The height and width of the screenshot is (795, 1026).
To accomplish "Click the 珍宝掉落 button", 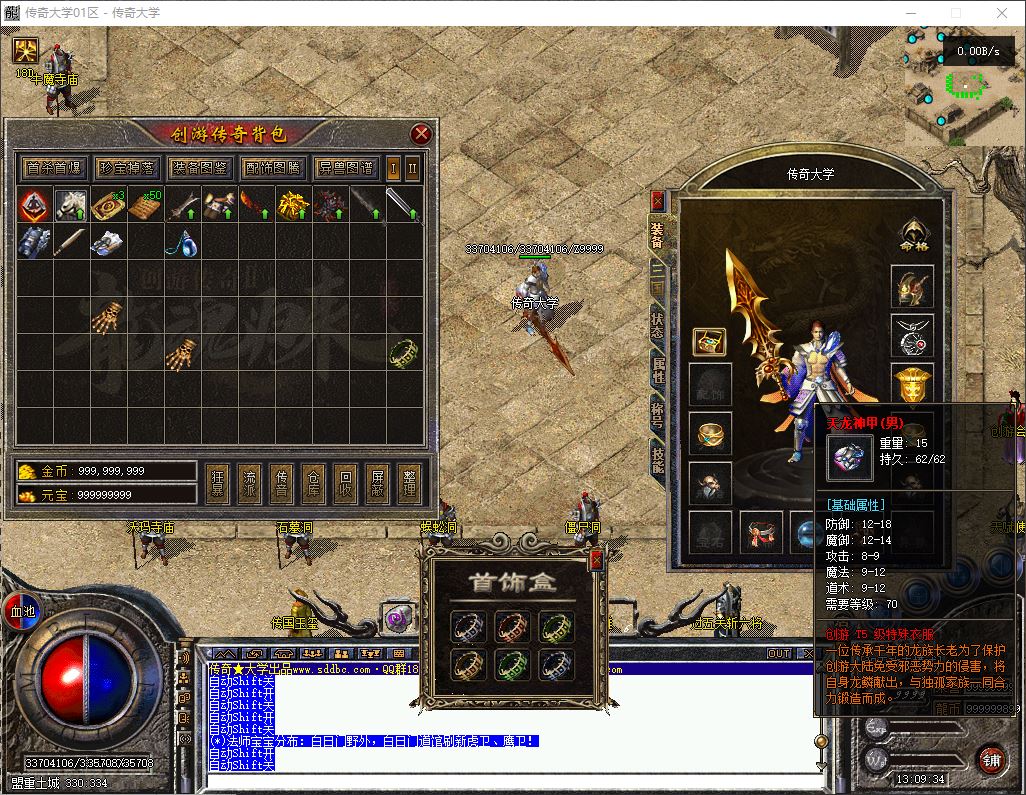I will pyautogui.click(x=126, y=167).
